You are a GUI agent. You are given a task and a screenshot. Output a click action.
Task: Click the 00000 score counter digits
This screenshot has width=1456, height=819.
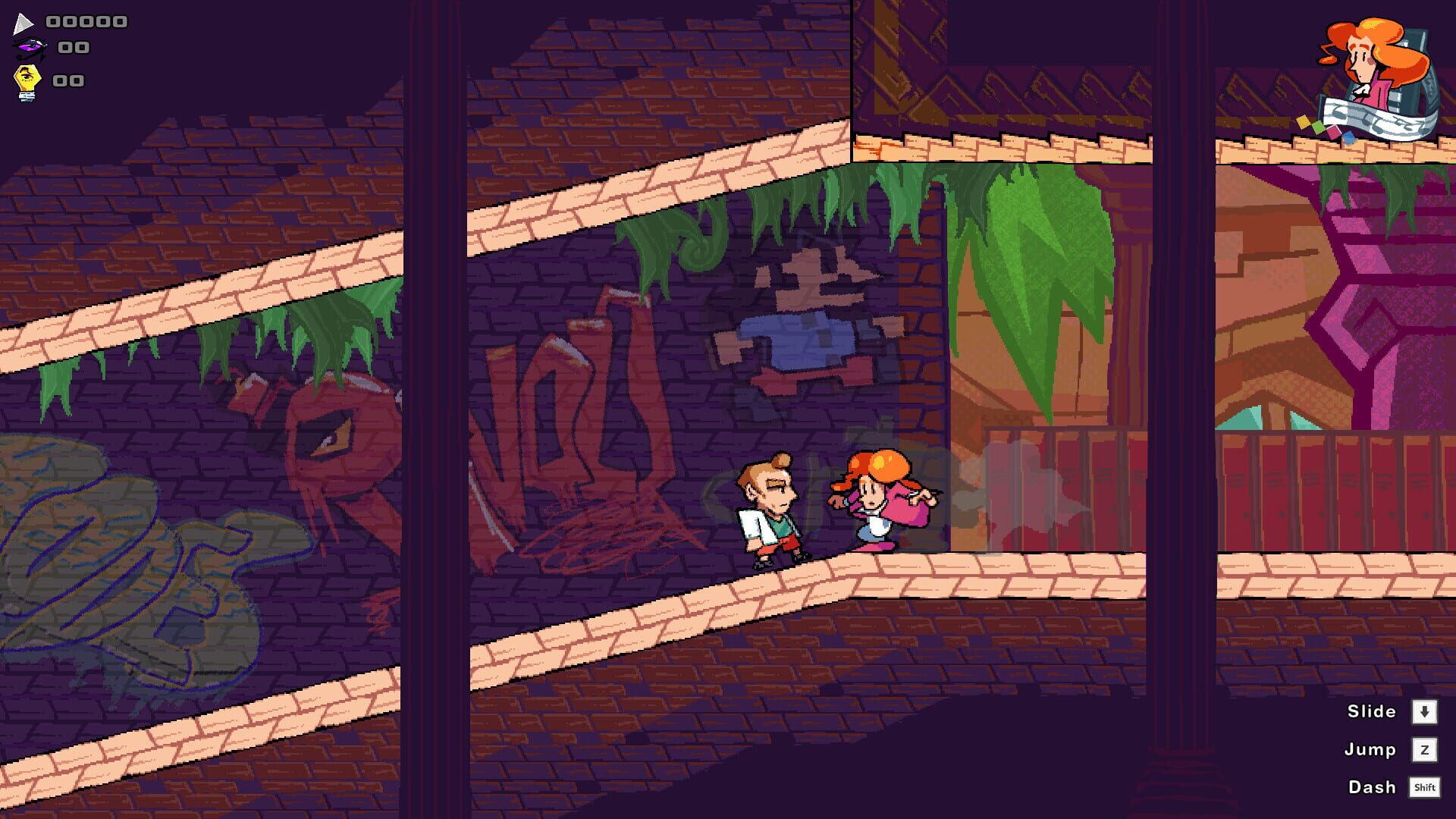(86, 21)
